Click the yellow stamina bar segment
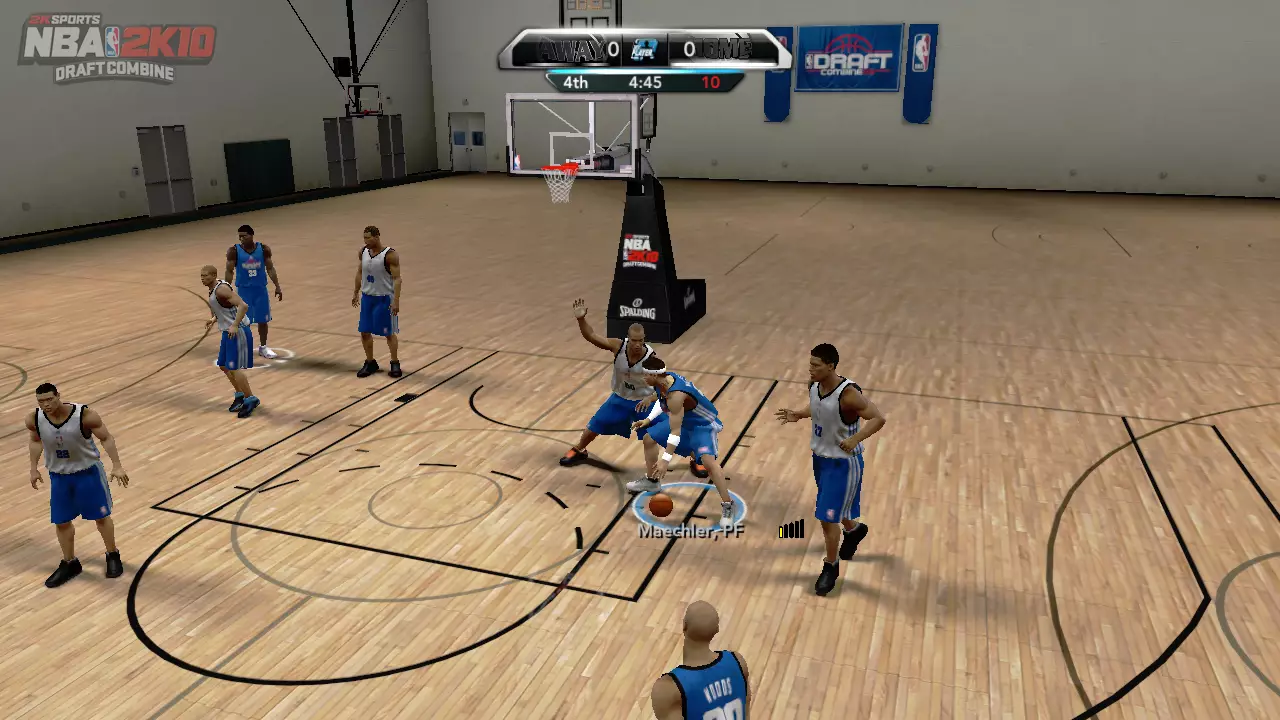The height and width of the screenshot is (720, 1280). click(781, 531)
